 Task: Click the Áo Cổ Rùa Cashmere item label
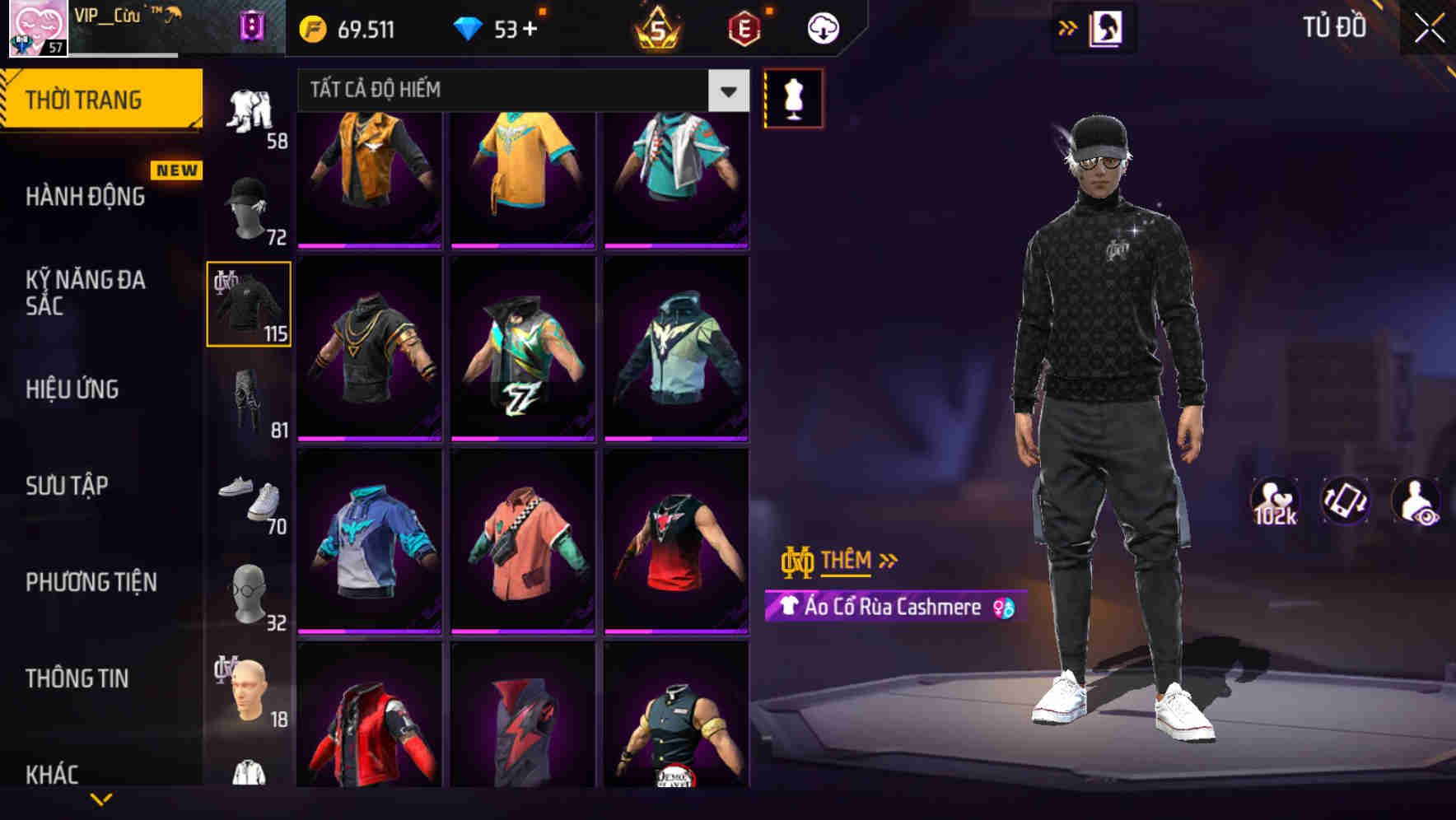coord(885,608)
